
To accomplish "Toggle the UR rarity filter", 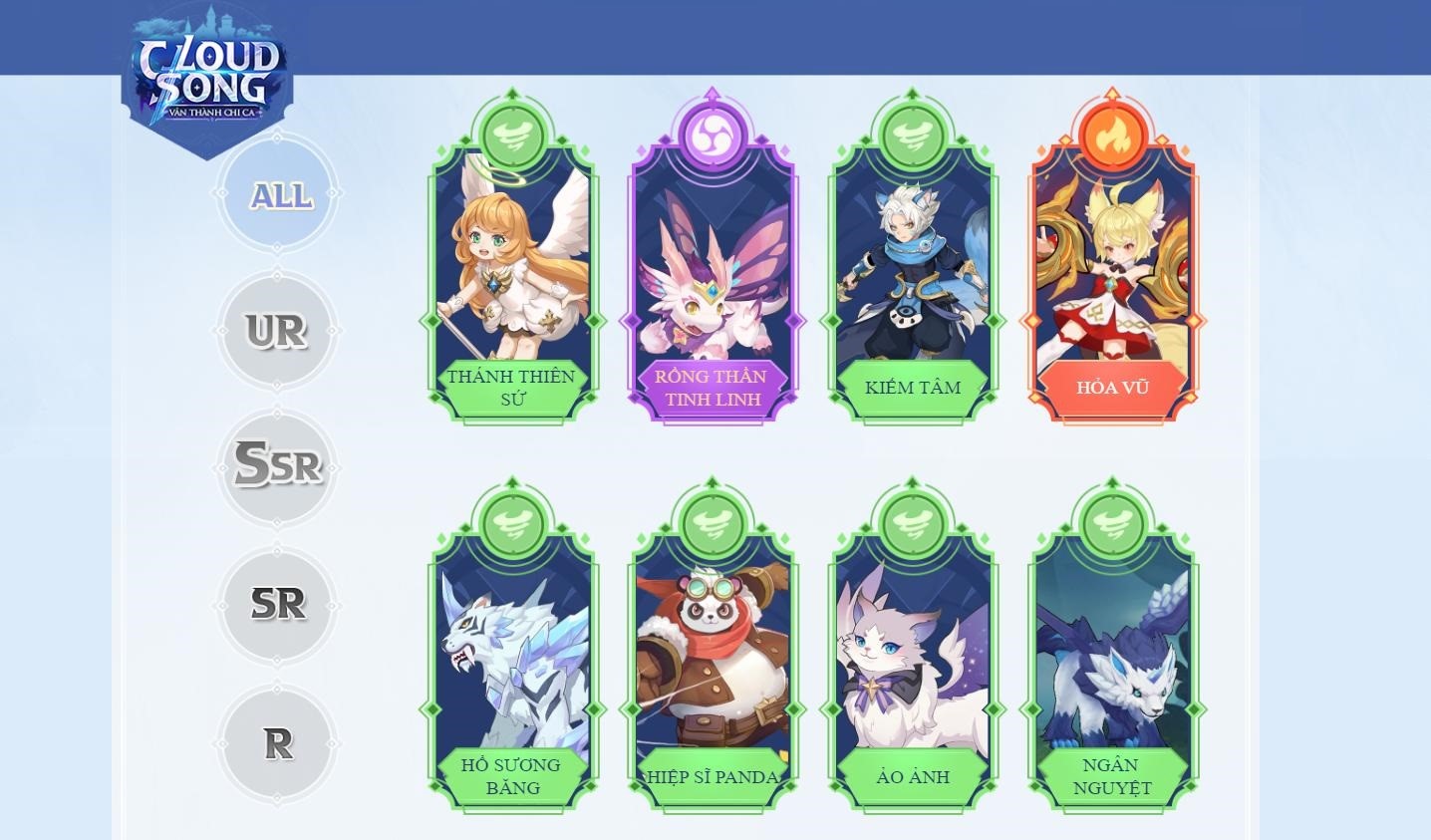I will pyautogui.click(x=279, y=330).
